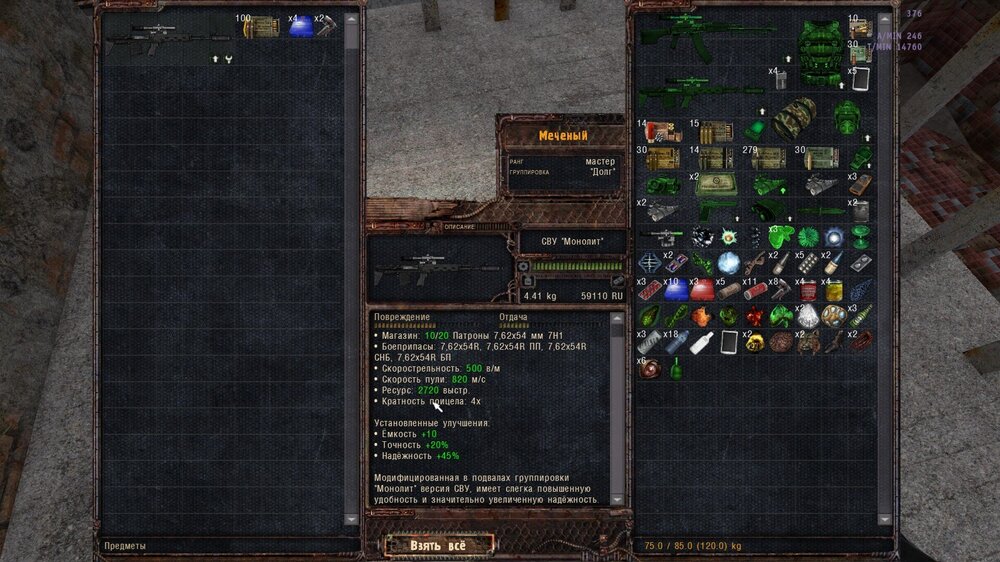
Task: Click the player inventory scrollbar
Action: [884, 270]
